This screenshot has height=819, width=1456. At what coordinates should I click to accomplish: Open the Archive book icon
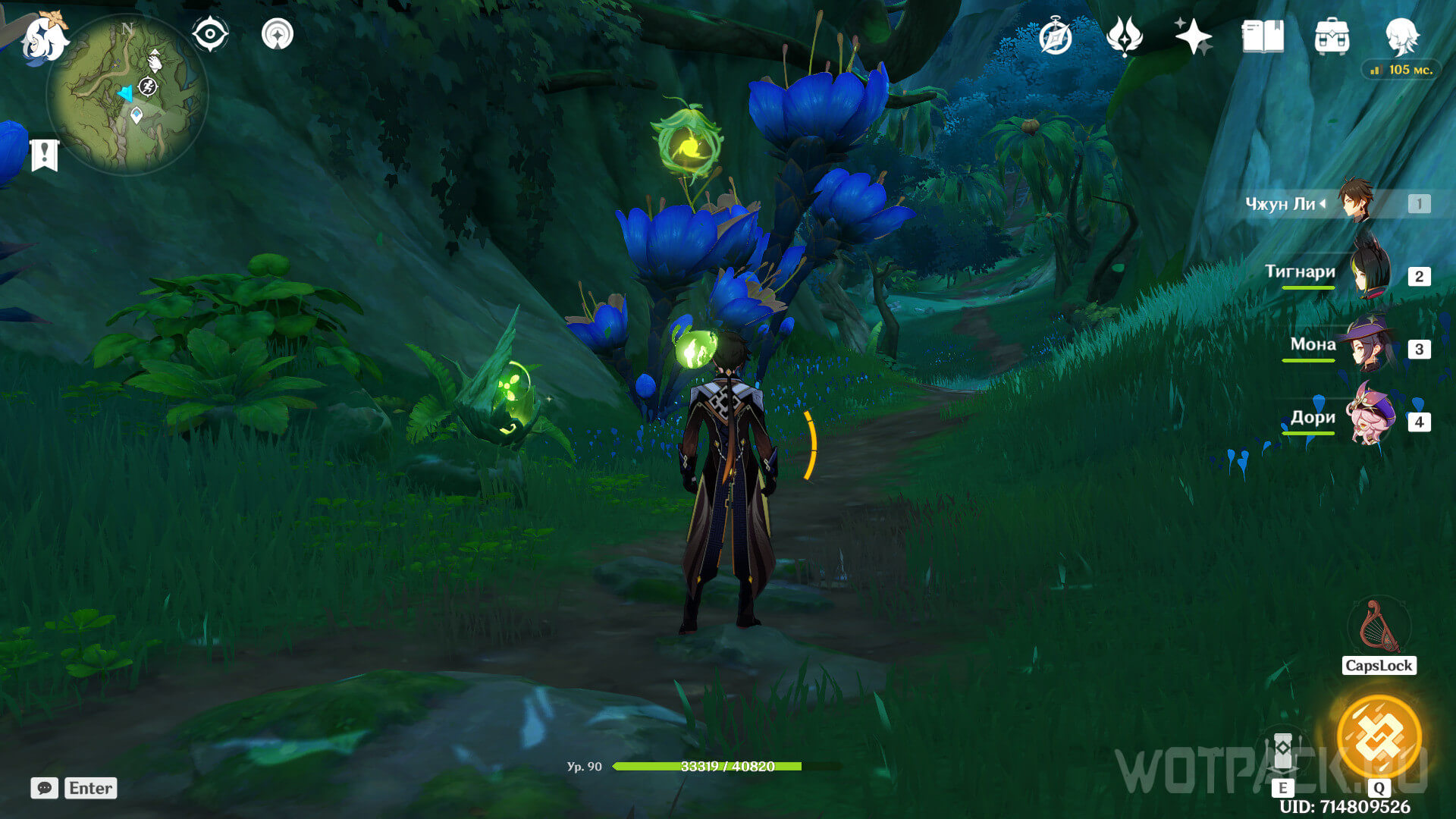click(1263, 36)
